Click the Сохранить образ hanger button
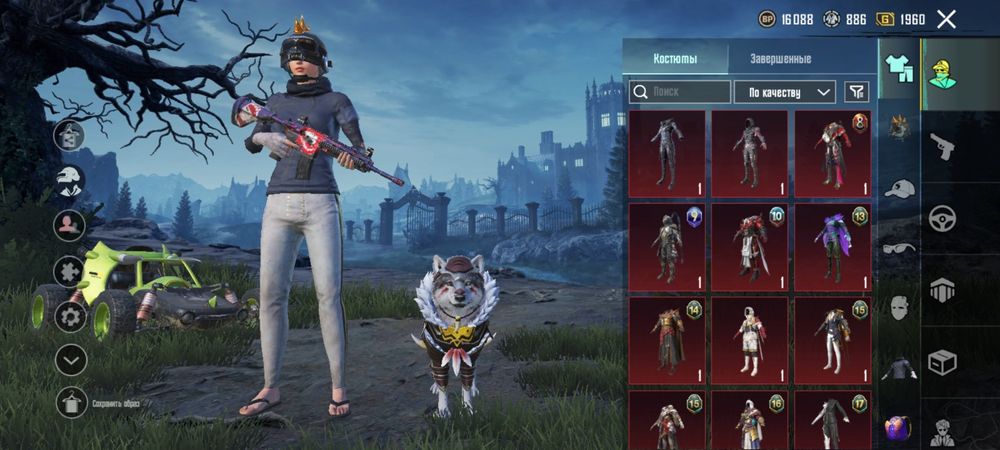1000x450 pixels. 71,403
